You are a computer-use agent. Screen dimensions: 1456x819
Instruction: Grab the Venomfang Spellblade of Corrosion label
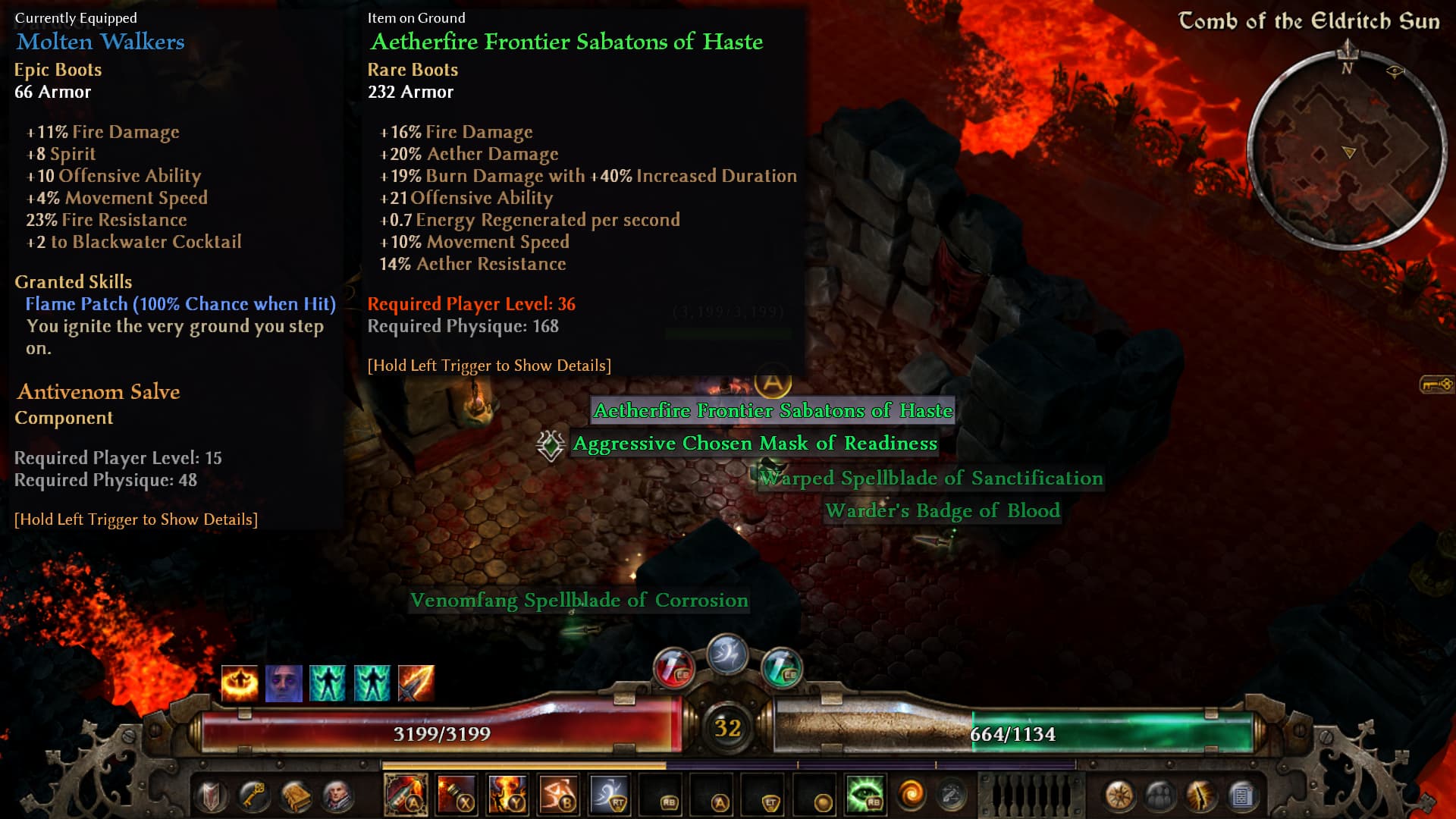coord(579,601)
